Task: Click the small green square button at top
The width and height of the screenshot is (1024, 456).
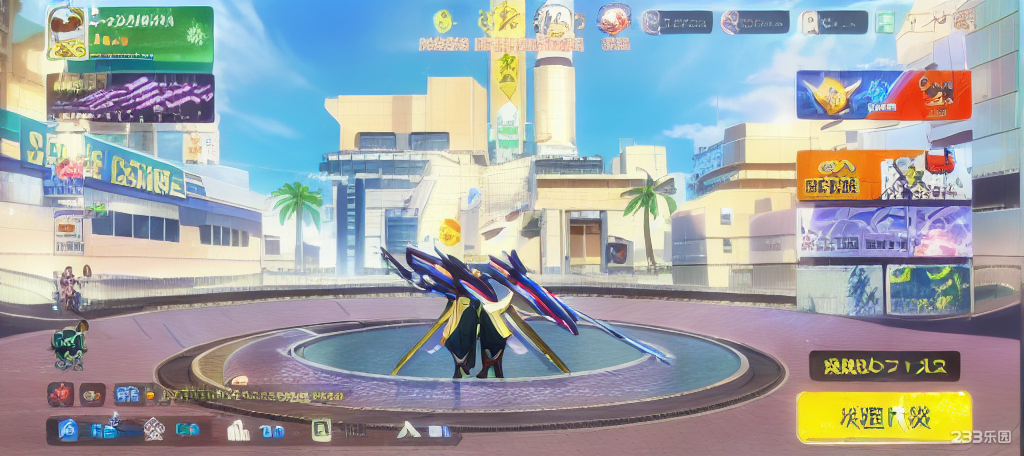Action: 884,22
